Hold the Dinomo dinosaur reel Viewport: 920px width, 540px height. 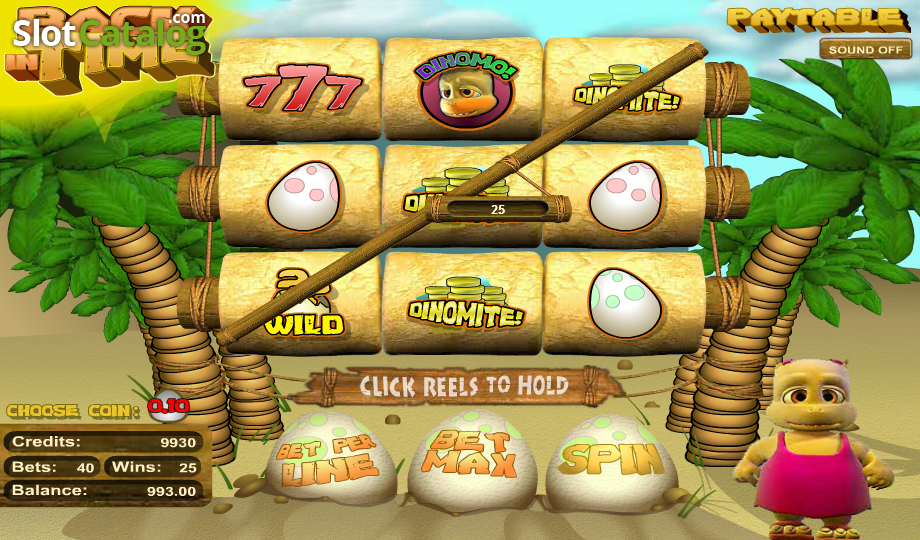(x=463, y=91)
